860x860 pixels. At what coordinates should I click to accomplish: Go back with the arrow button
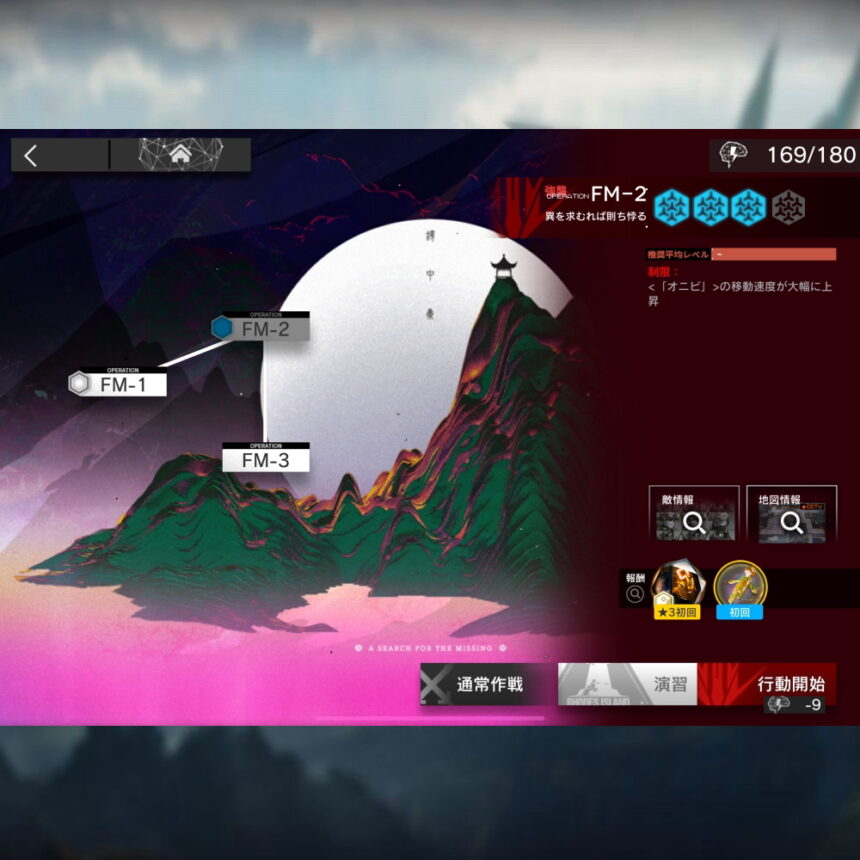pos(31,155)
